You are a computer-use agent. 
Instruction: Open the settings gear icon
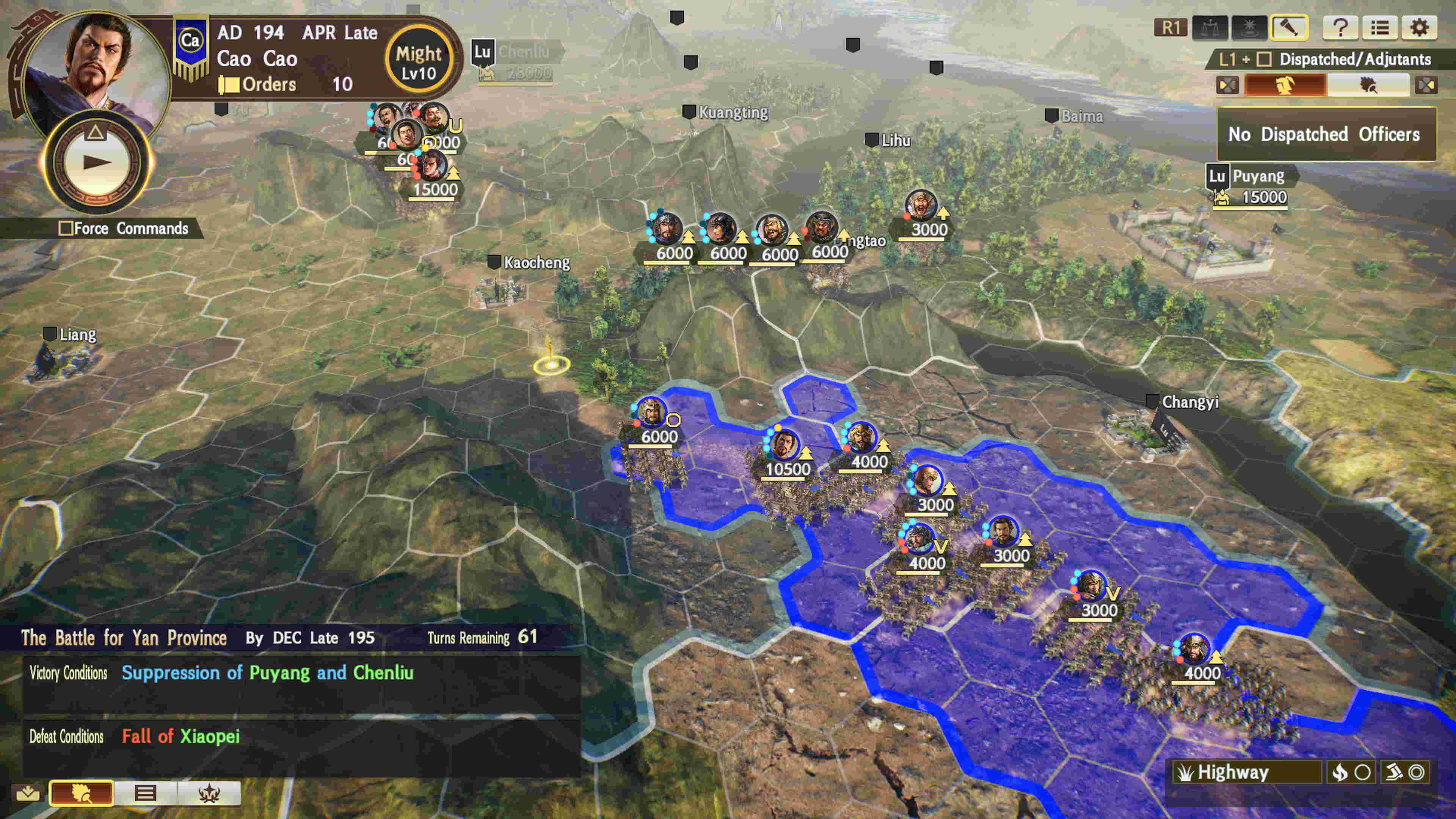click(x=1420, y=27)
